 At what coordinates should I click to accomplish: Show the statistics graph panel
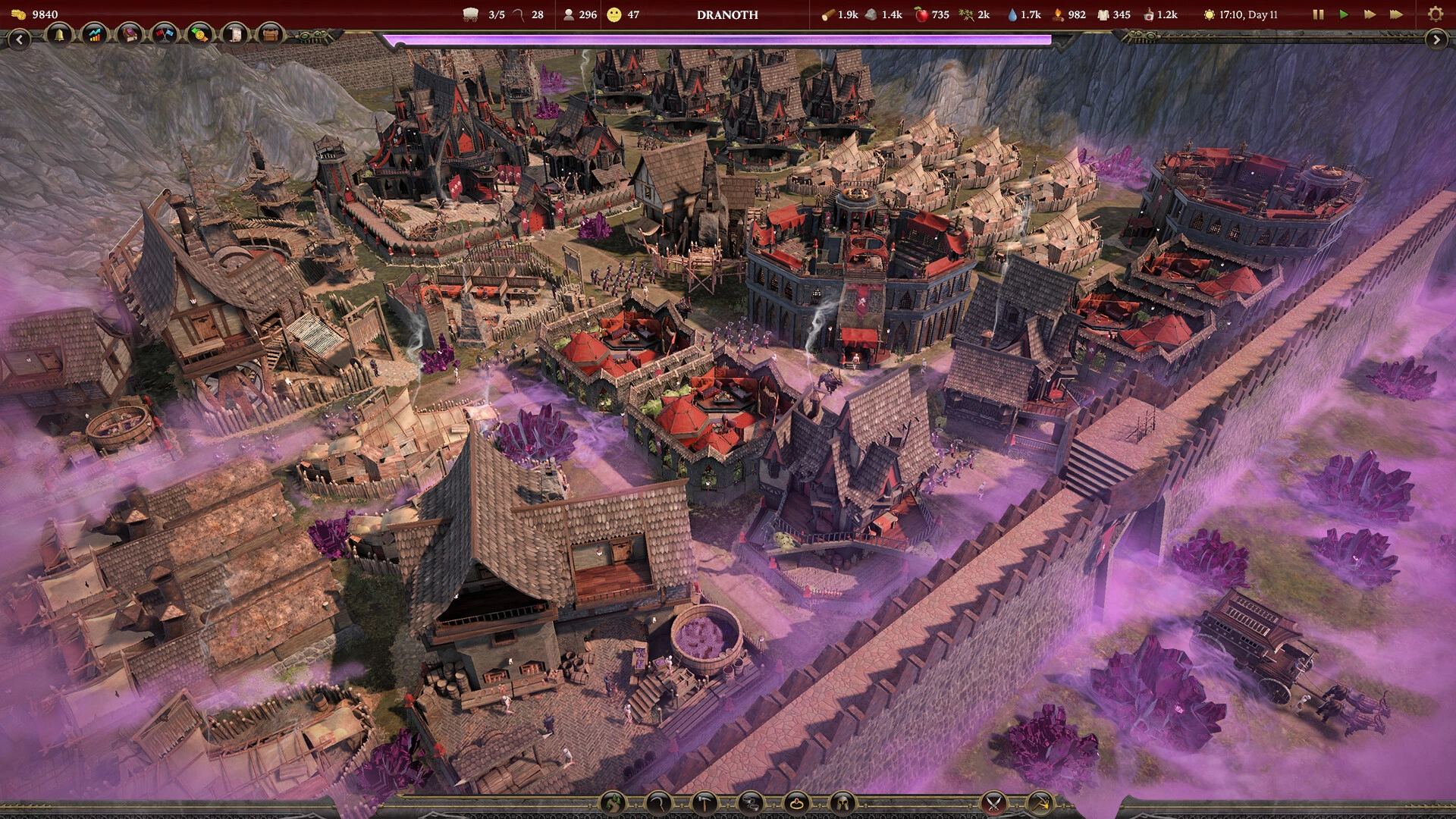(94, 35)
